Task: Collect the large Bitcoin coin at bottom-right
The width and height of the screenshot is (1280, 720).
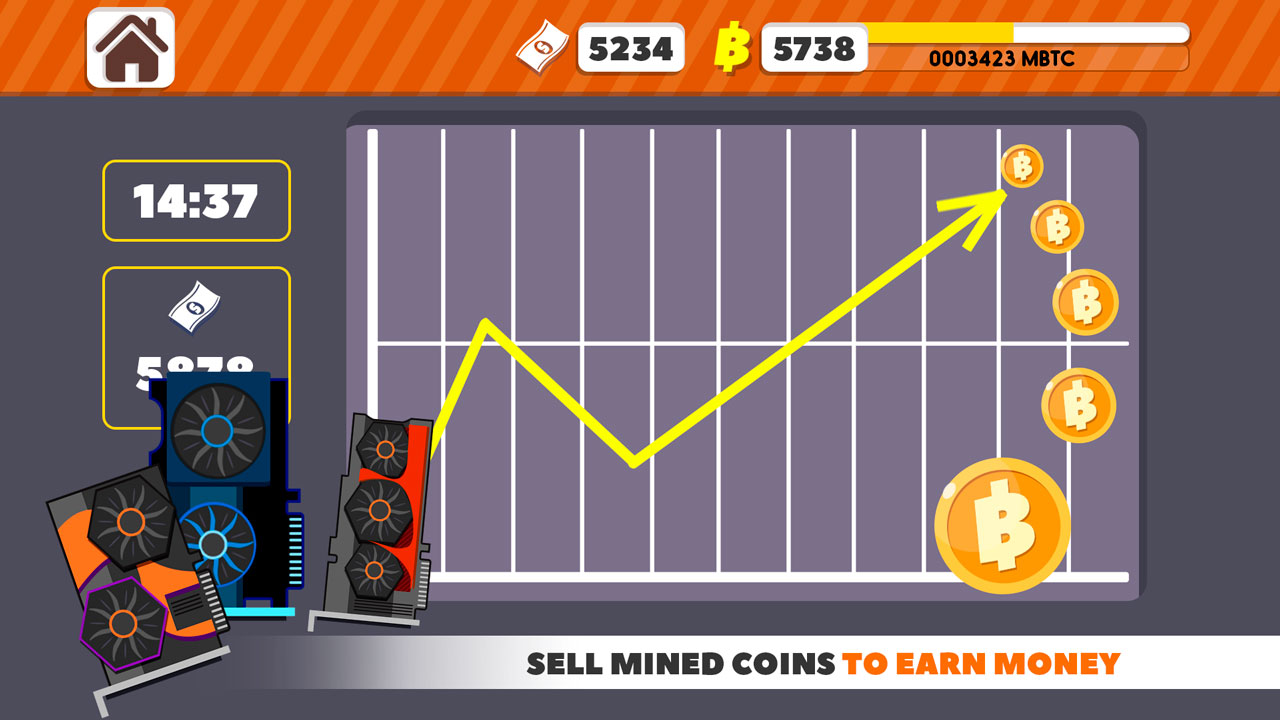Action: (1003, 524)
